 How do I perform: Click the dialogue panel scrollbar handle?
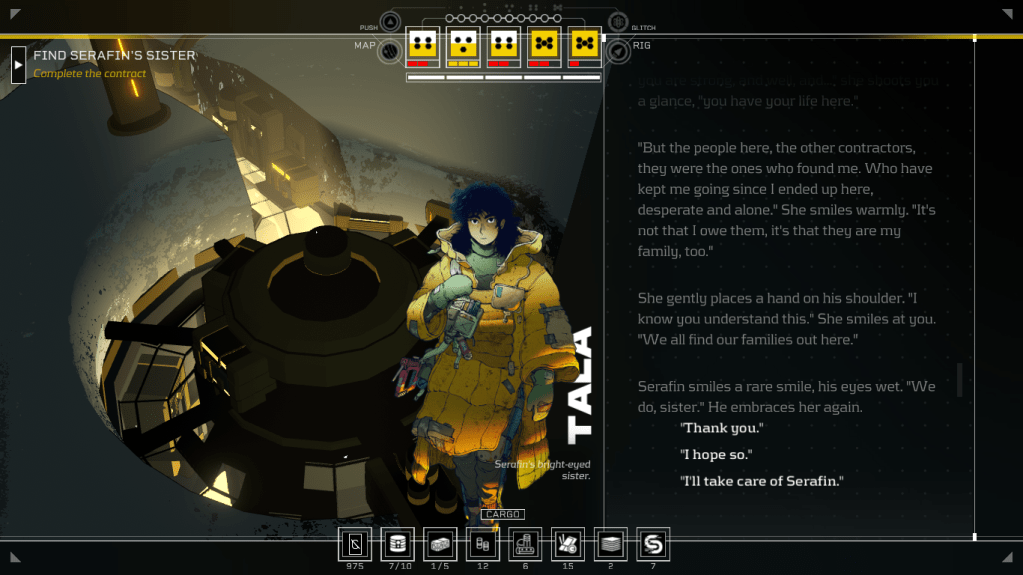(x=960, y=379)
